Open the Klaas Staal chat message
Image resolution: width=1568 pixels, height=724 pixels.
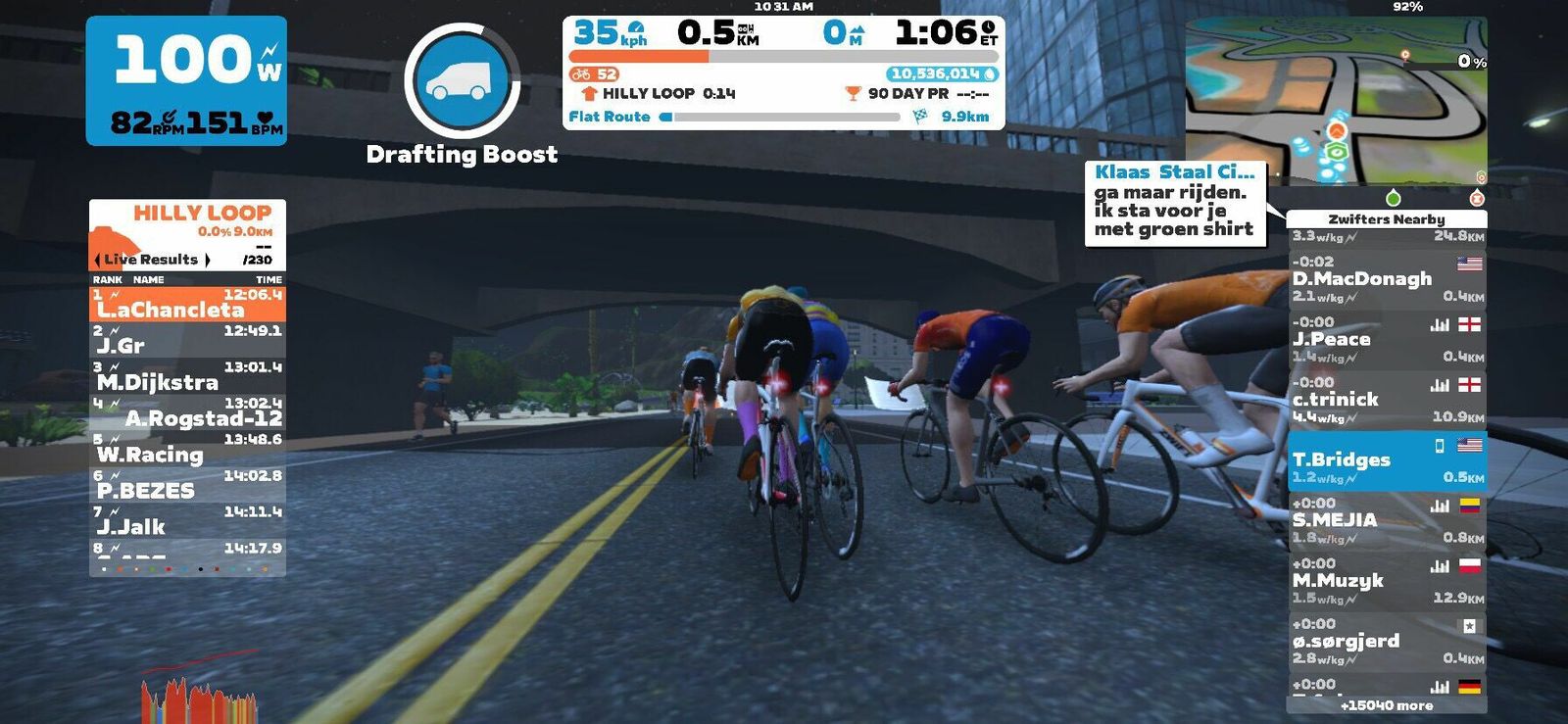point(1174,202)
